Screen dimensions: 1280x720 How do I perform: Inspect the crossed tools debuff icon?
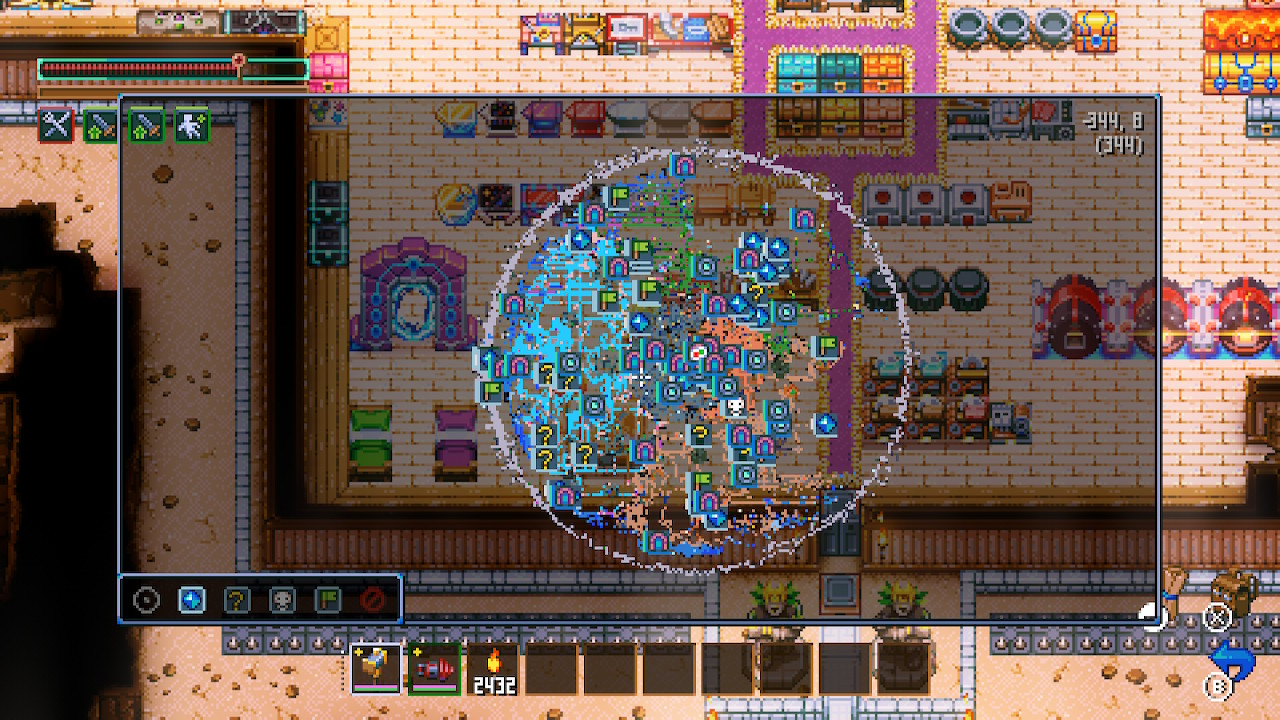point(56,125)
